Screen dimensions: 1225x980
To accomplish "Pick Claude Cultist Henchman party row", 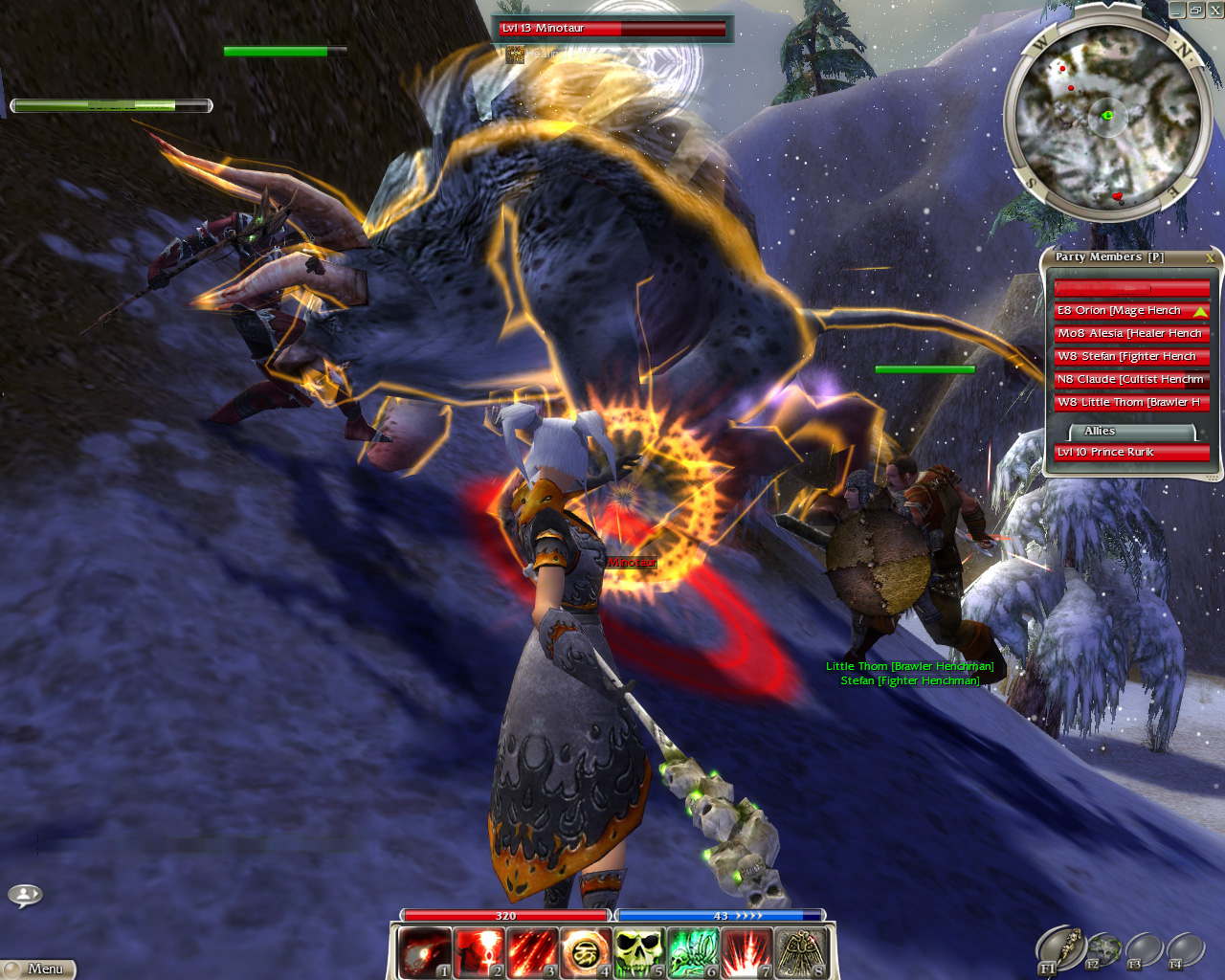I will click(1131, 380).
